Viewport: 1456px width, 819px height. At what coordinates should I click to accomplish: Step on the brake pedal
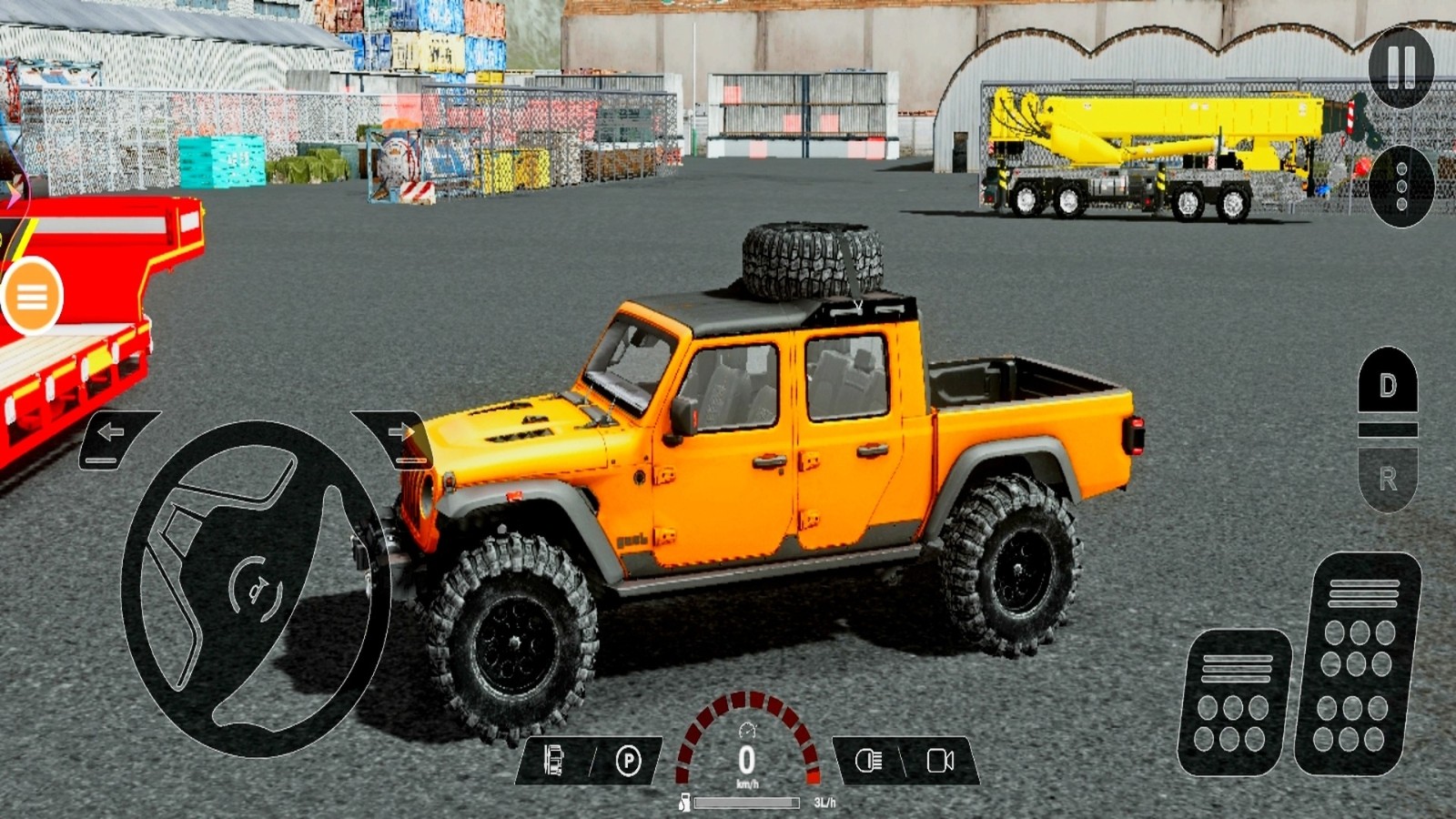[1235, 702]
